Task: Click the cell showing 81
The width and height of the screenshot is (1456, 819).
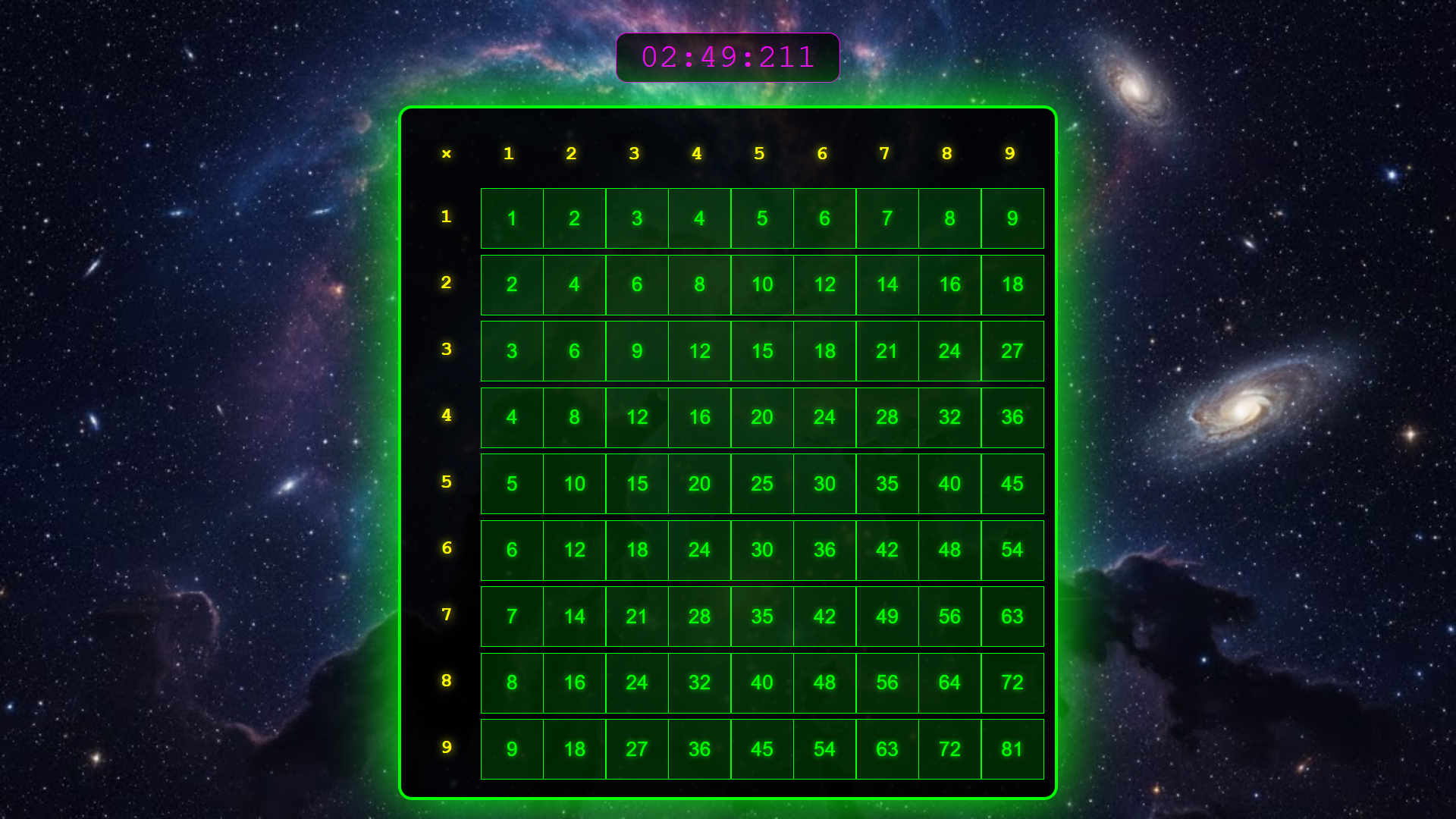Action: coord(1012,749)
